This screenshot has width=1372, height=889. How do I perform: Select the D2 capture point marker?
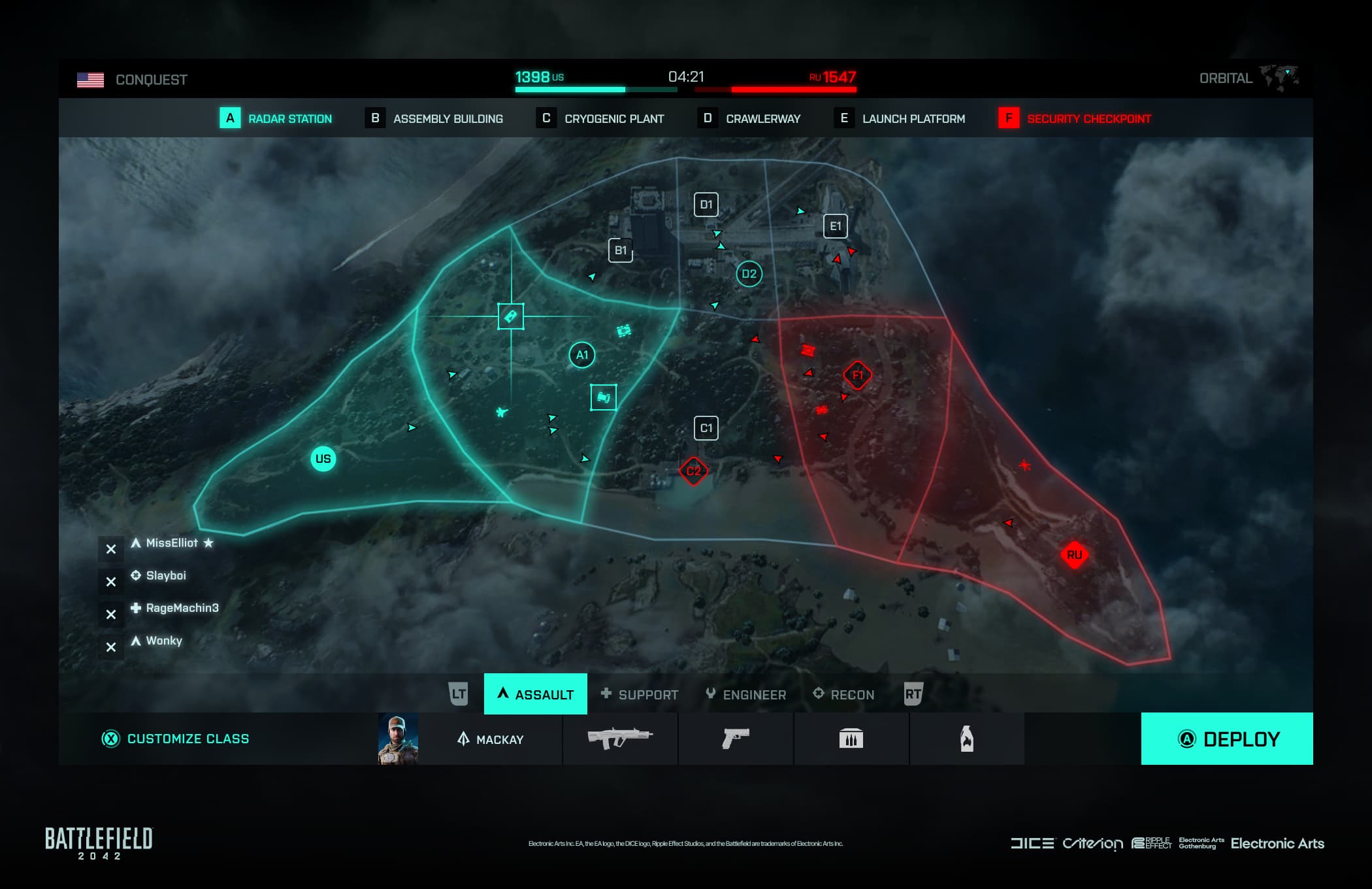coord(749,274)
